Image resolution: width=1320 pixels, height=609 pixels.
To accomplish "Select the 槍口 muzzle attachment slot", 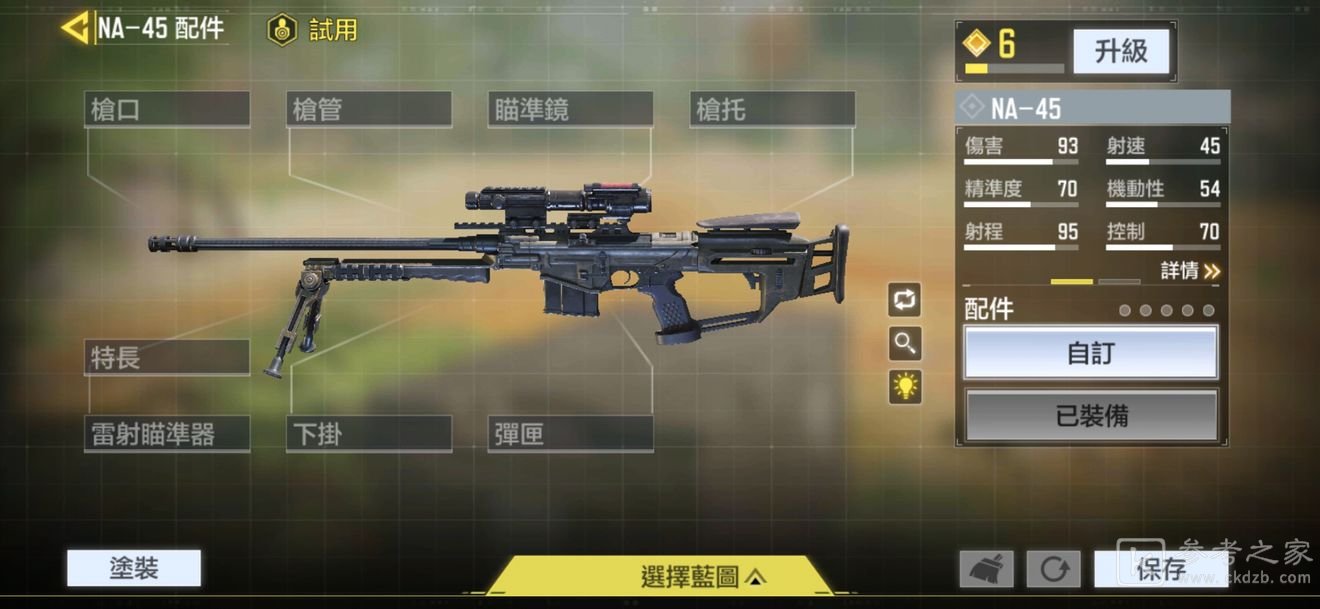I will (166, 109).
